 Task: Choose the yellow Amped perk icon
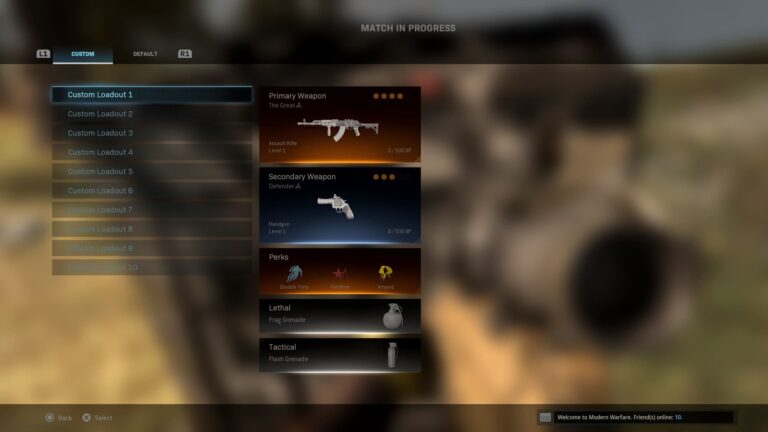pyautogui.click(x=385, y=272)
